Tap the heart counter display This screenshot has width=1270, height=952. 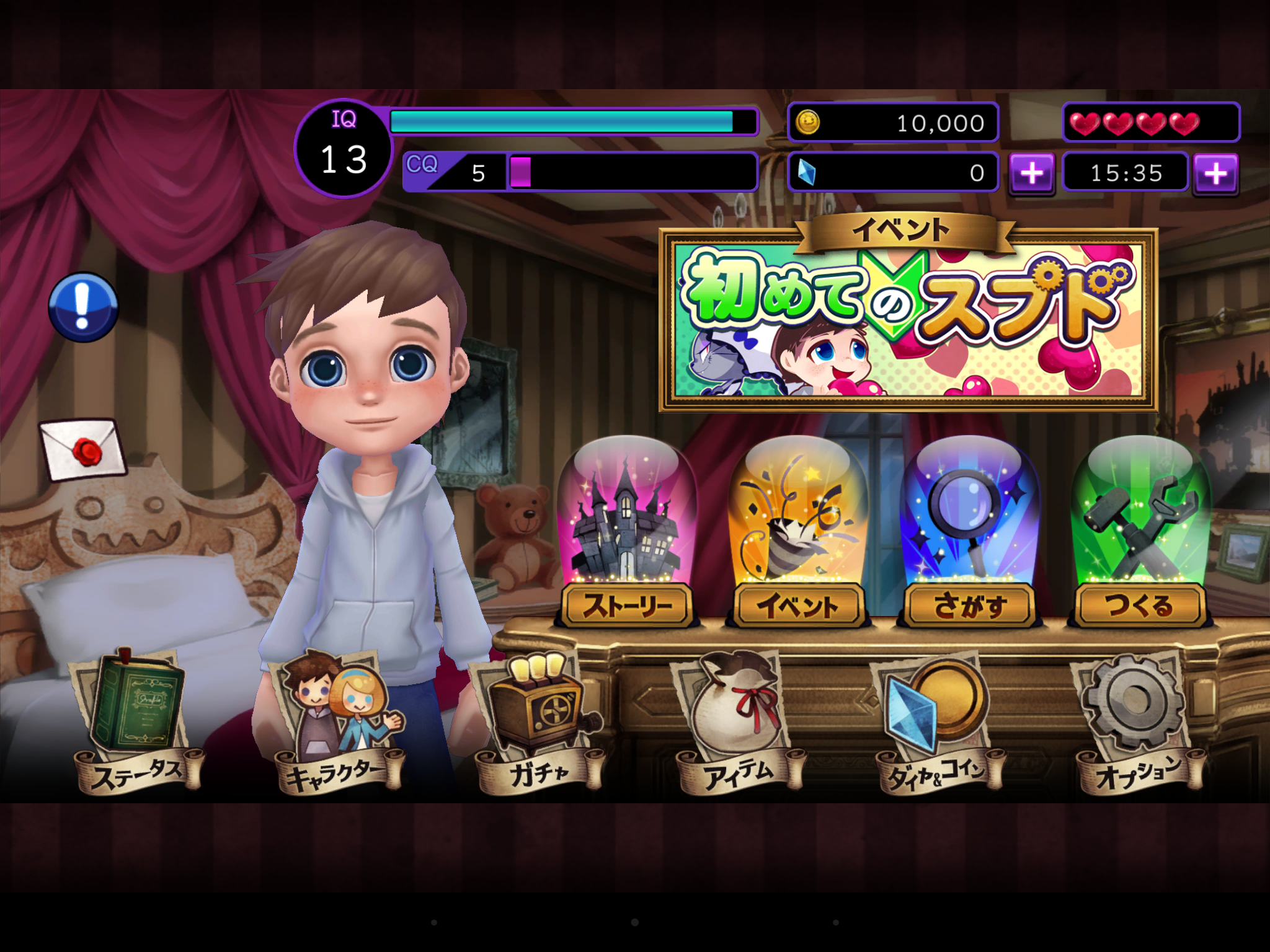click(1153, 121)
